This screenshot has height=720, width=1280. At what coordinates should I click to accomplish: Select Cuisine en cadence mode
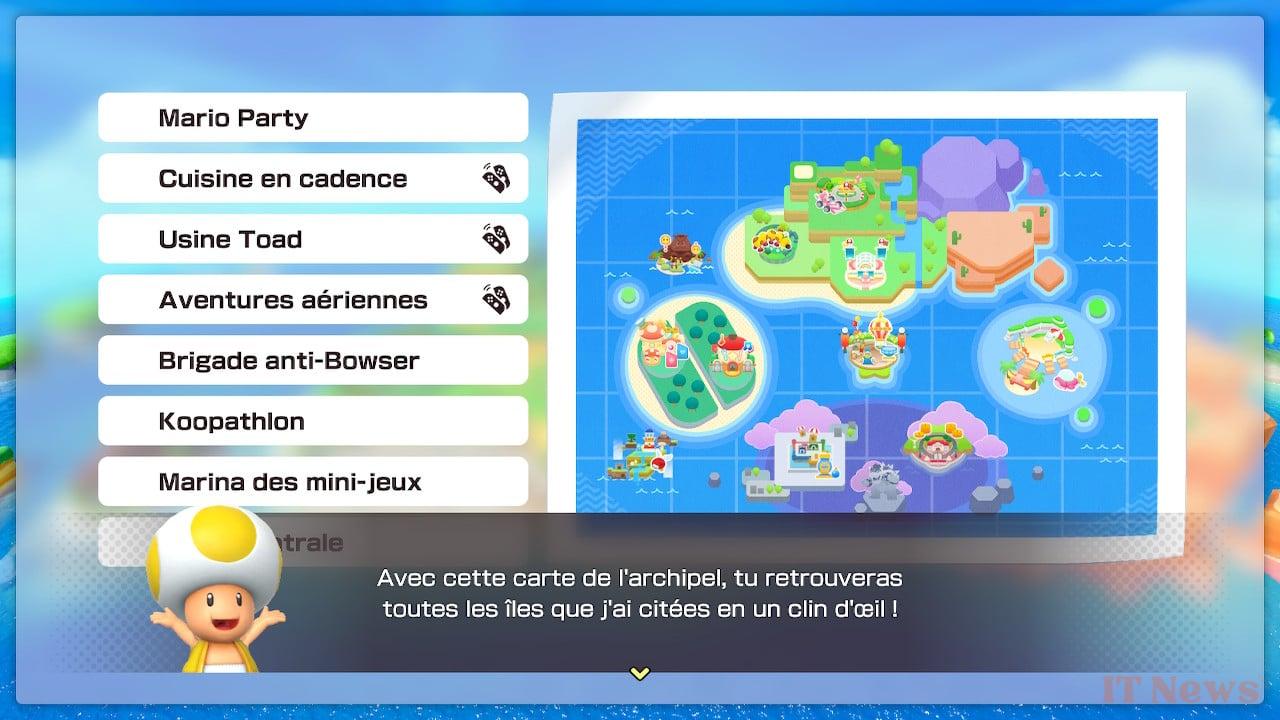point(312,178)
